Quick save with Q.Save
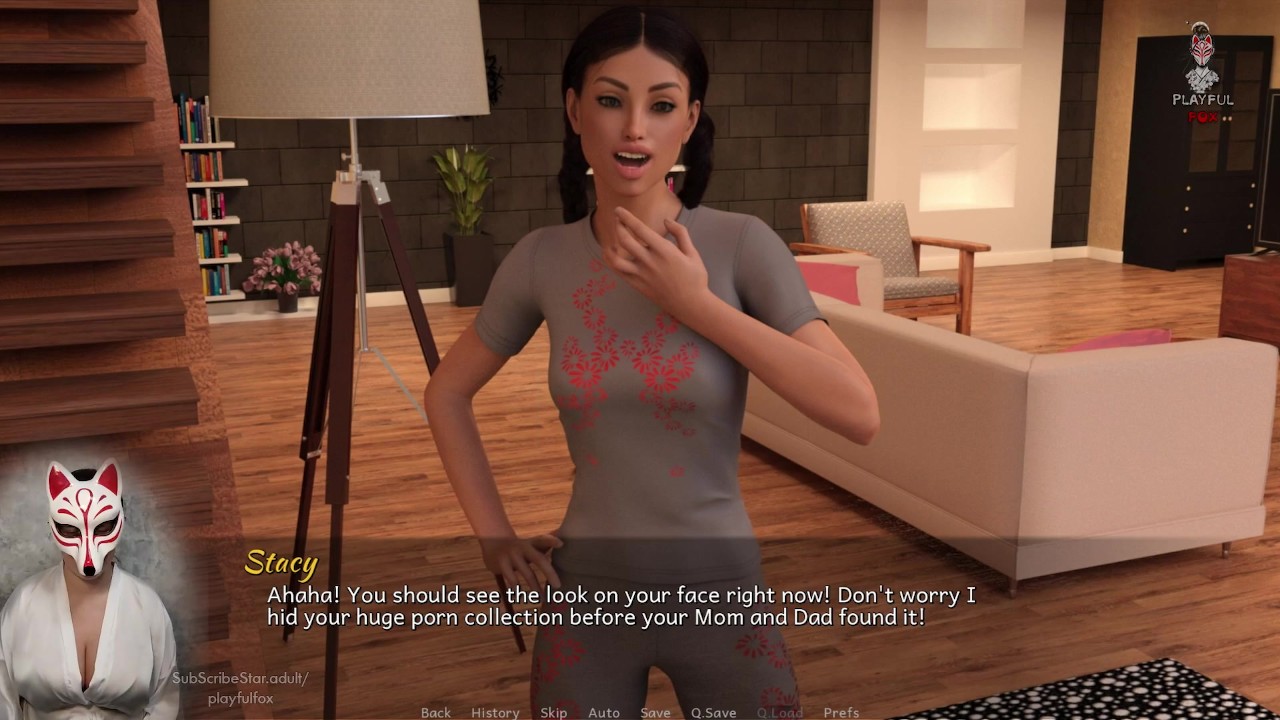Screen dimensions: 1280x720 coord(713,712)
